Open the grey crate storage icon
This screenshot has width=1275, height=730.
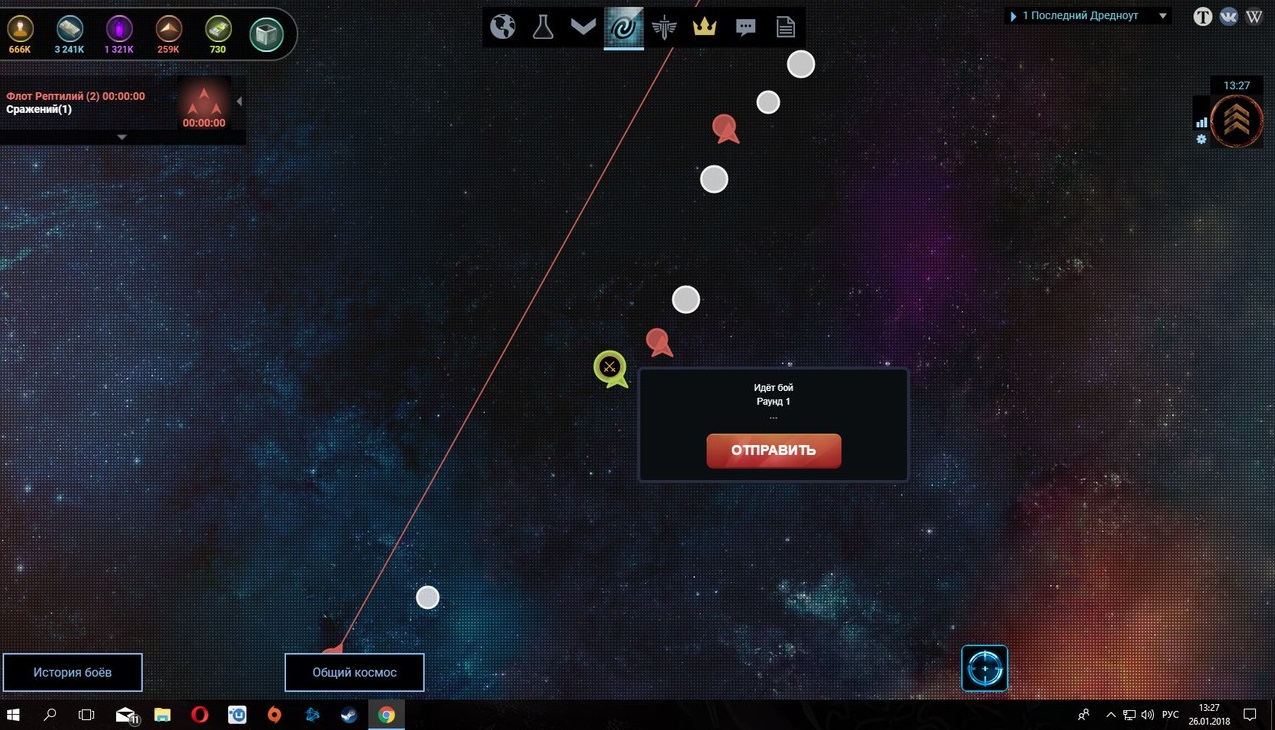[266, 33]
